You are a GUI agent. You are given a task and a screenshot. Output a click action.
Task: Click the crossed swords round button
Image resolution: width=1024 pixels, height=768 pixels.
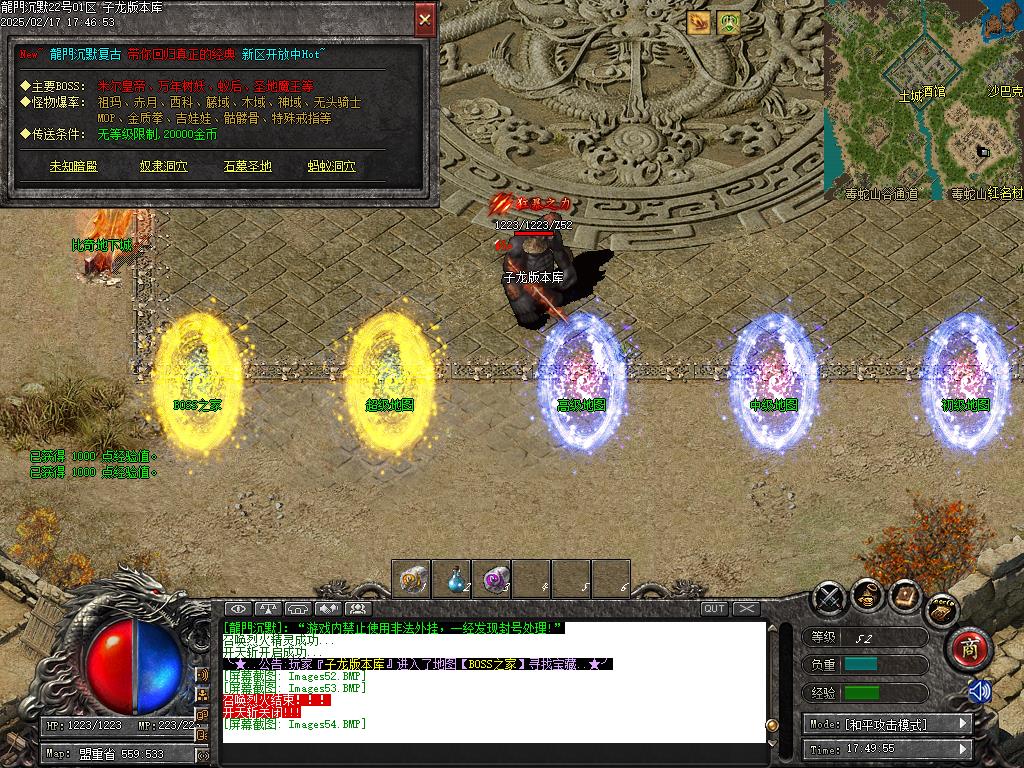coord(829,597)
